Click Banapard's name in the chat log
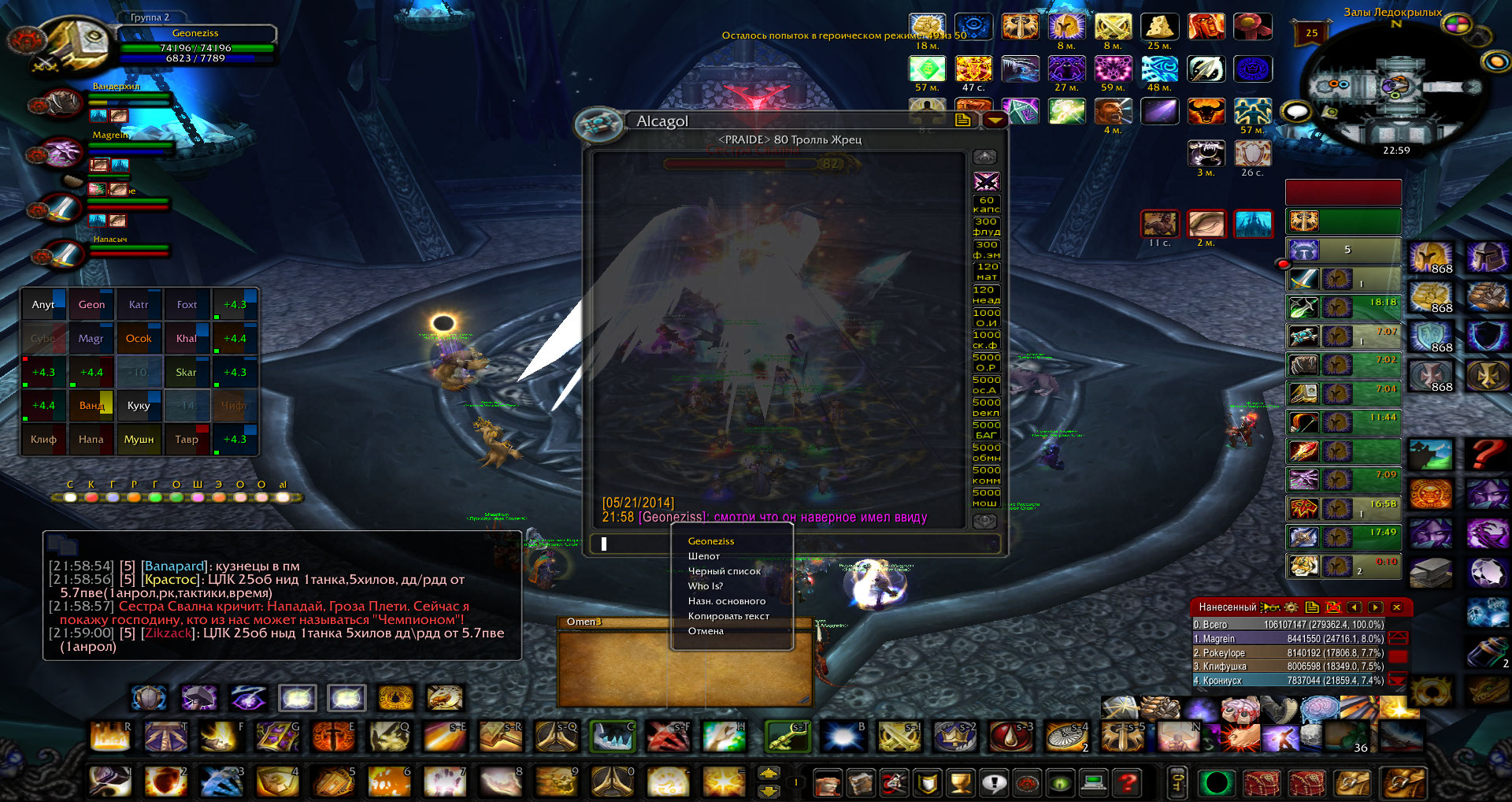Image resolution: width=1512 pixels, height=802 pixels. click(174, 566)
